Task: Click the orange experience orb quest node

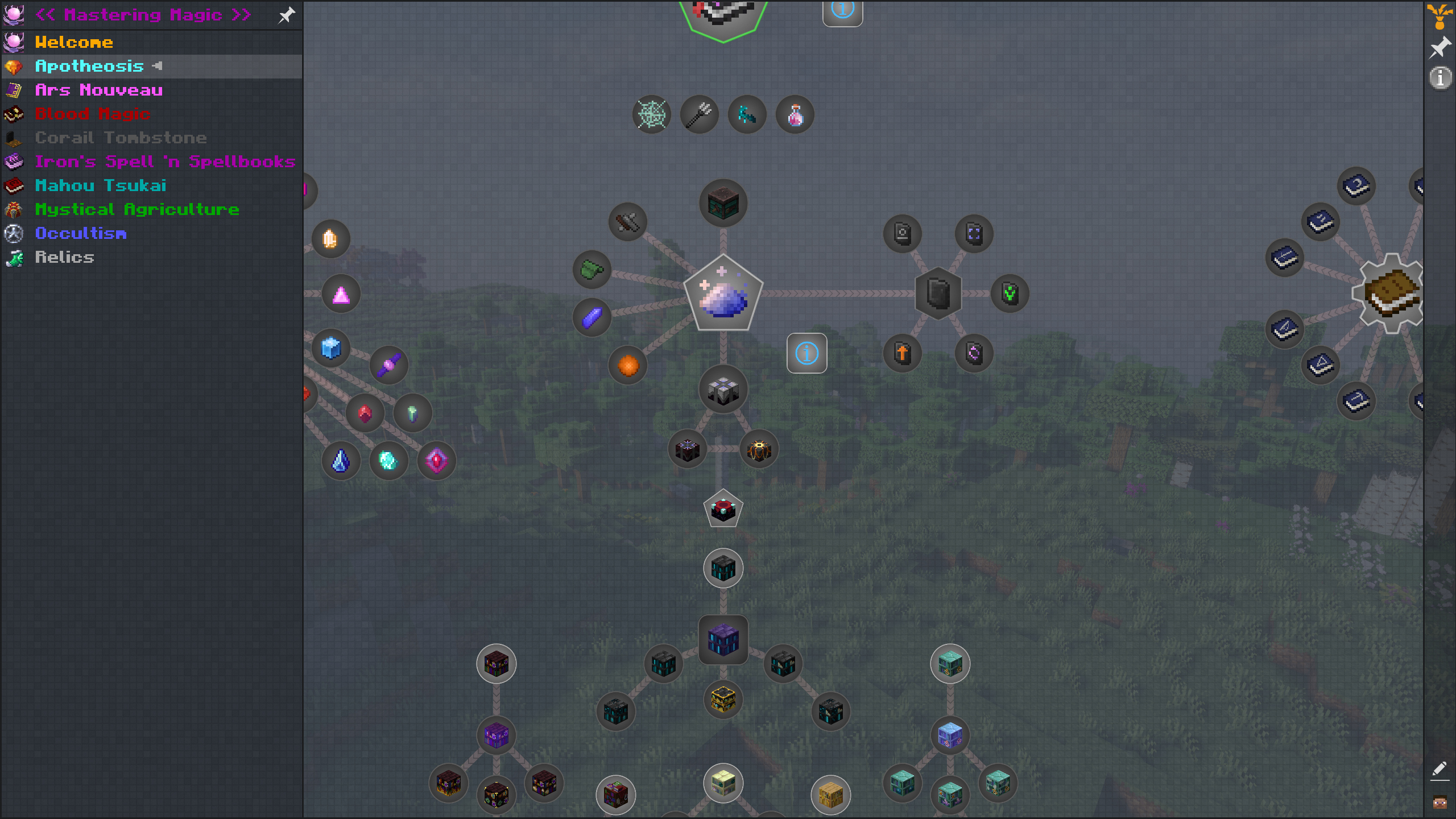Action: [627, 366]
